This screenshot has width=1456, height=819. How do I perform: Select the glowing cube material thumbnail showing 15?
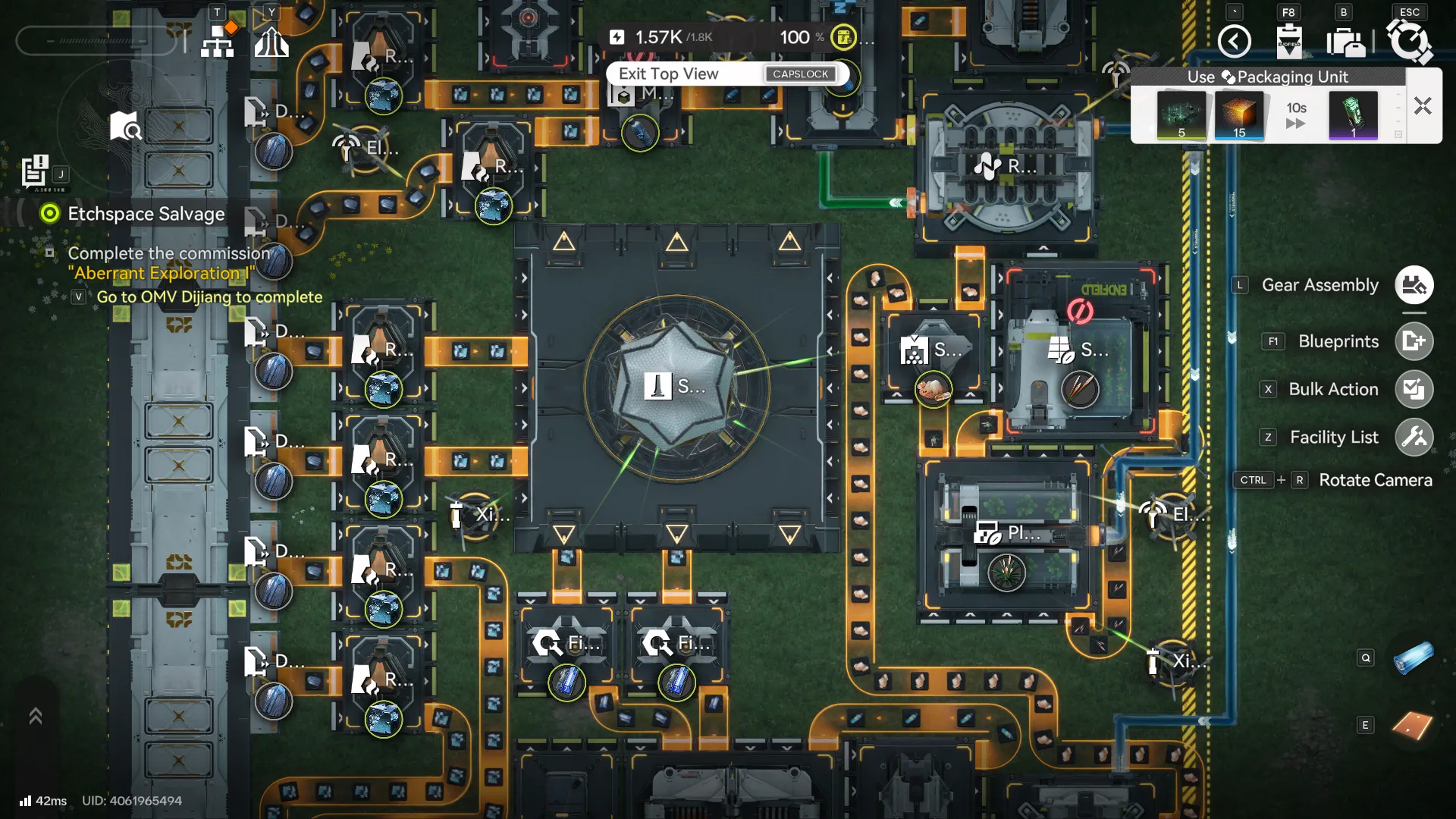tap(1238, 115)
